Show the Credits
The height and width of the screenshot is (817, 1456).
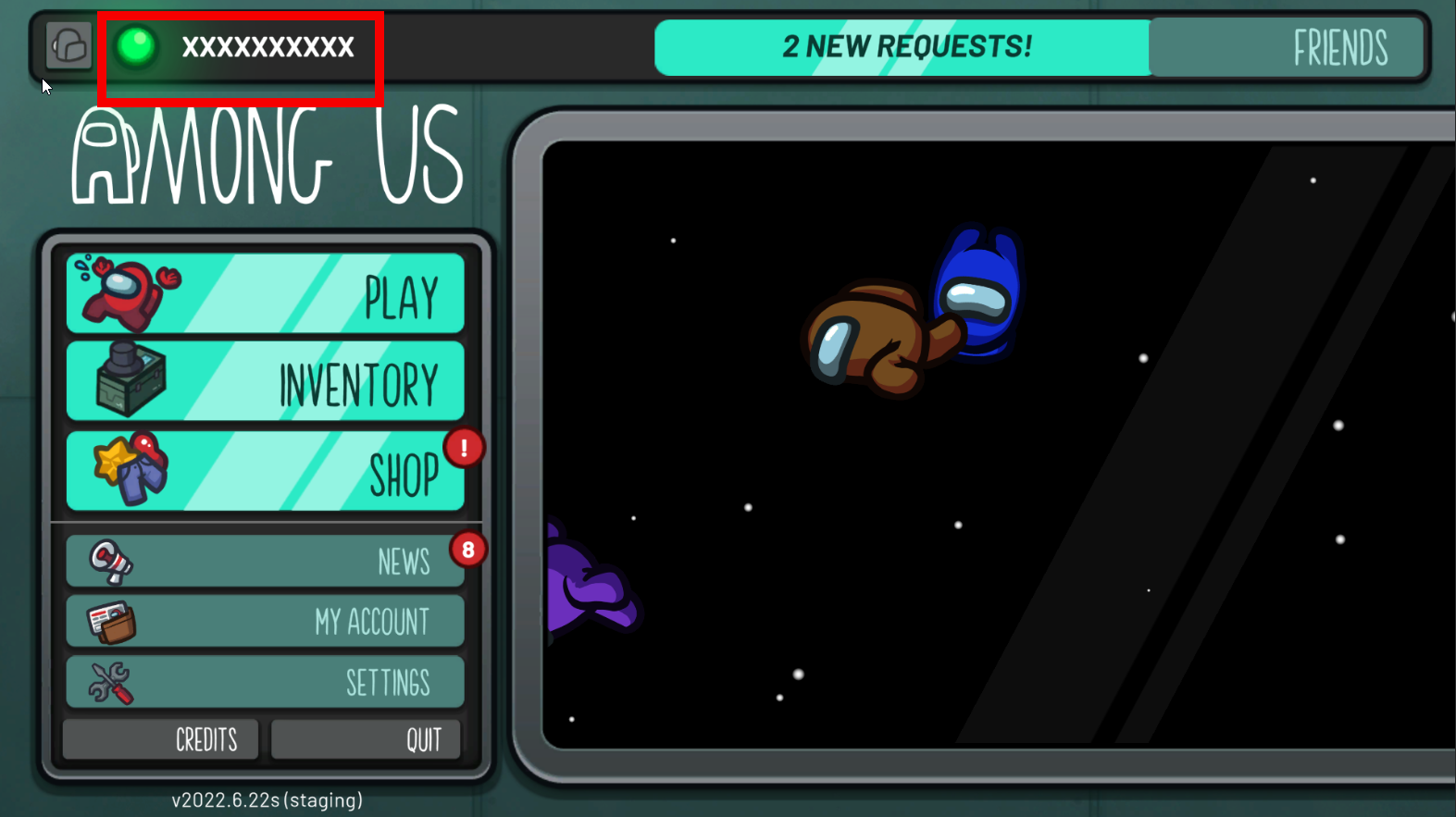(161, 739)
